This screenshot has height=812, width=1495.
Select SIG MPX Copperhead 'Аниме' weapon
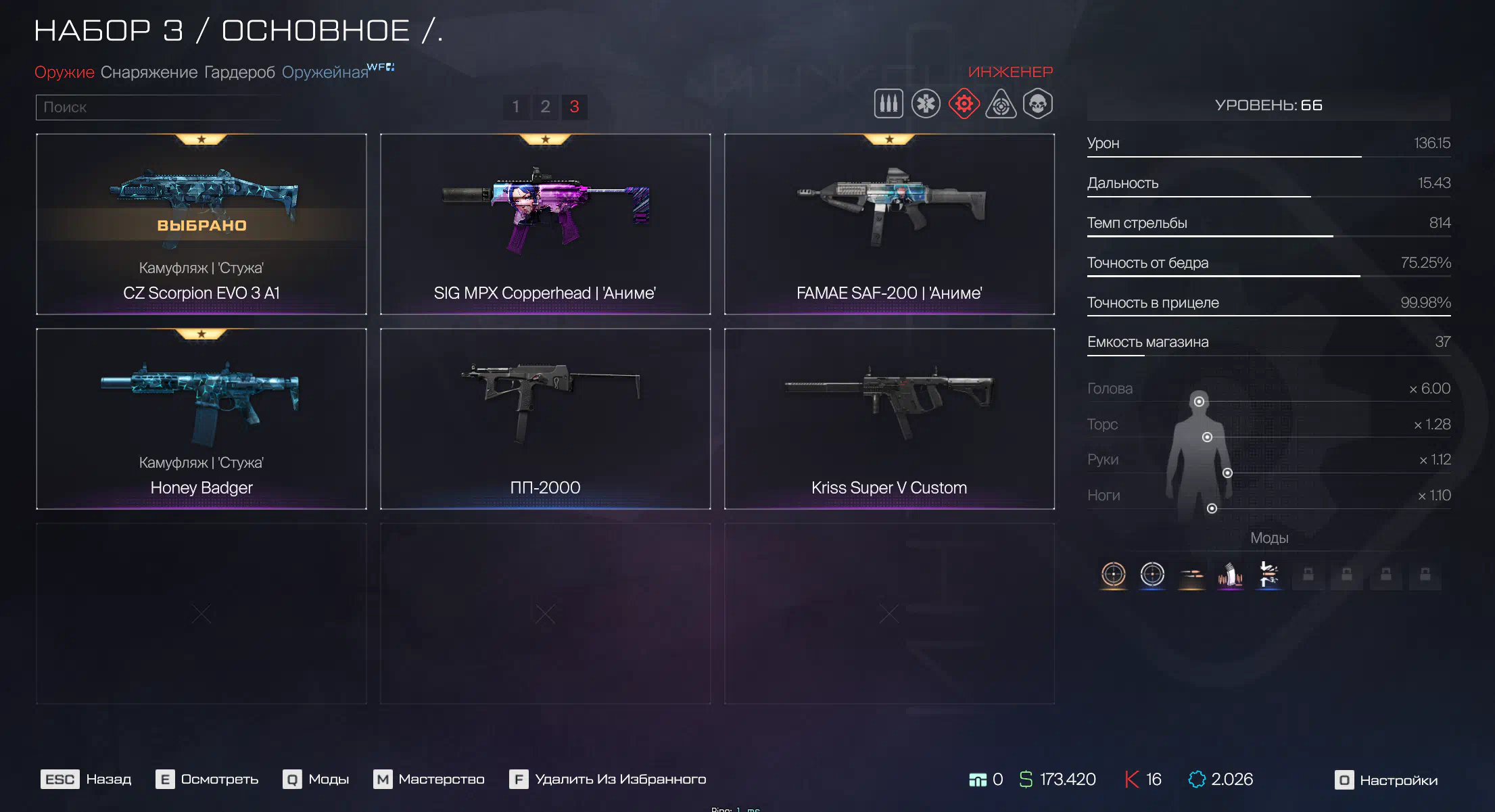(x=545, y=224)
